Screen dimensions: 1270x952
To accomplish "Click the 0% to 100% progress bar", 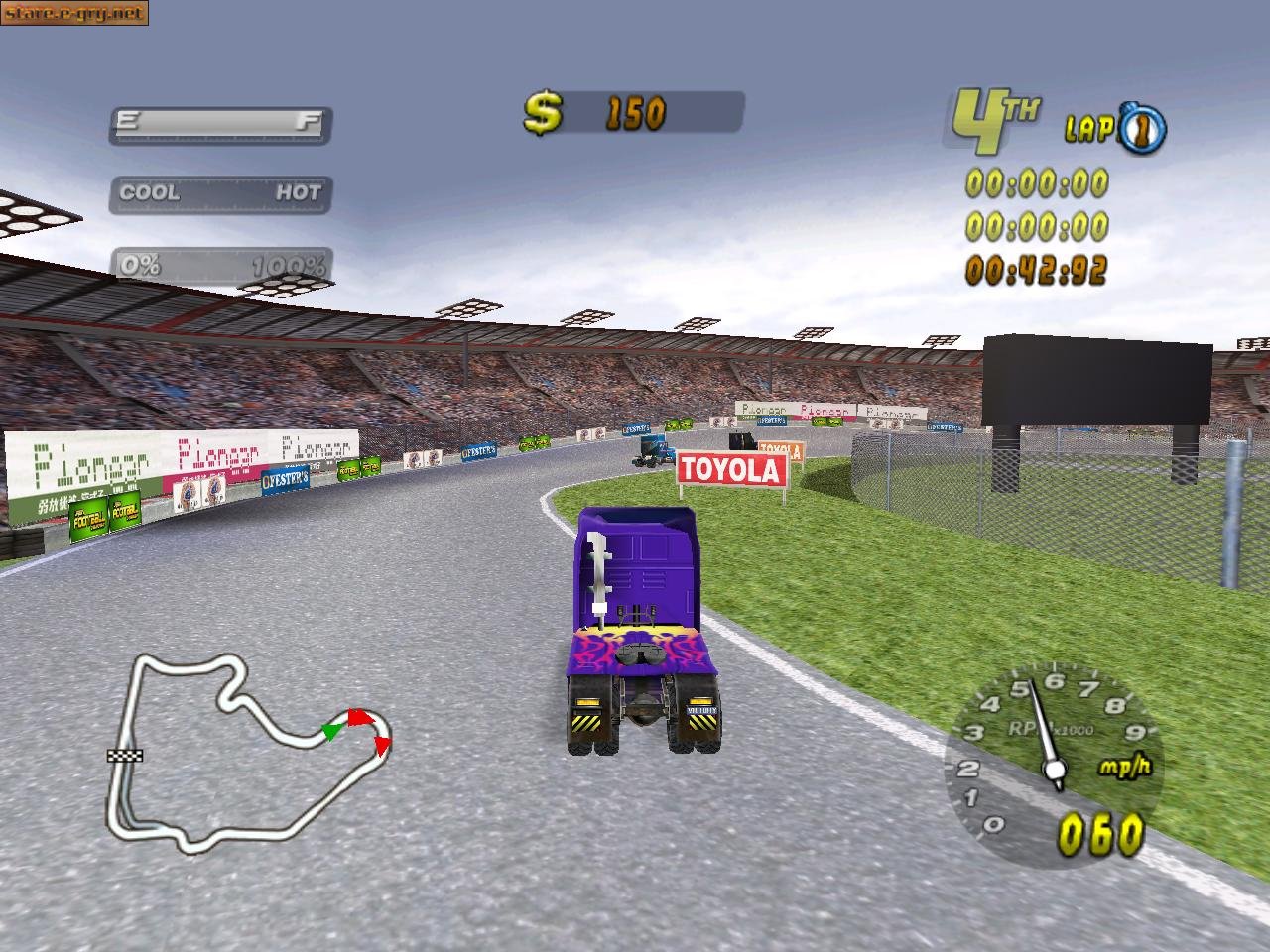I will click(x=220, y=265).
